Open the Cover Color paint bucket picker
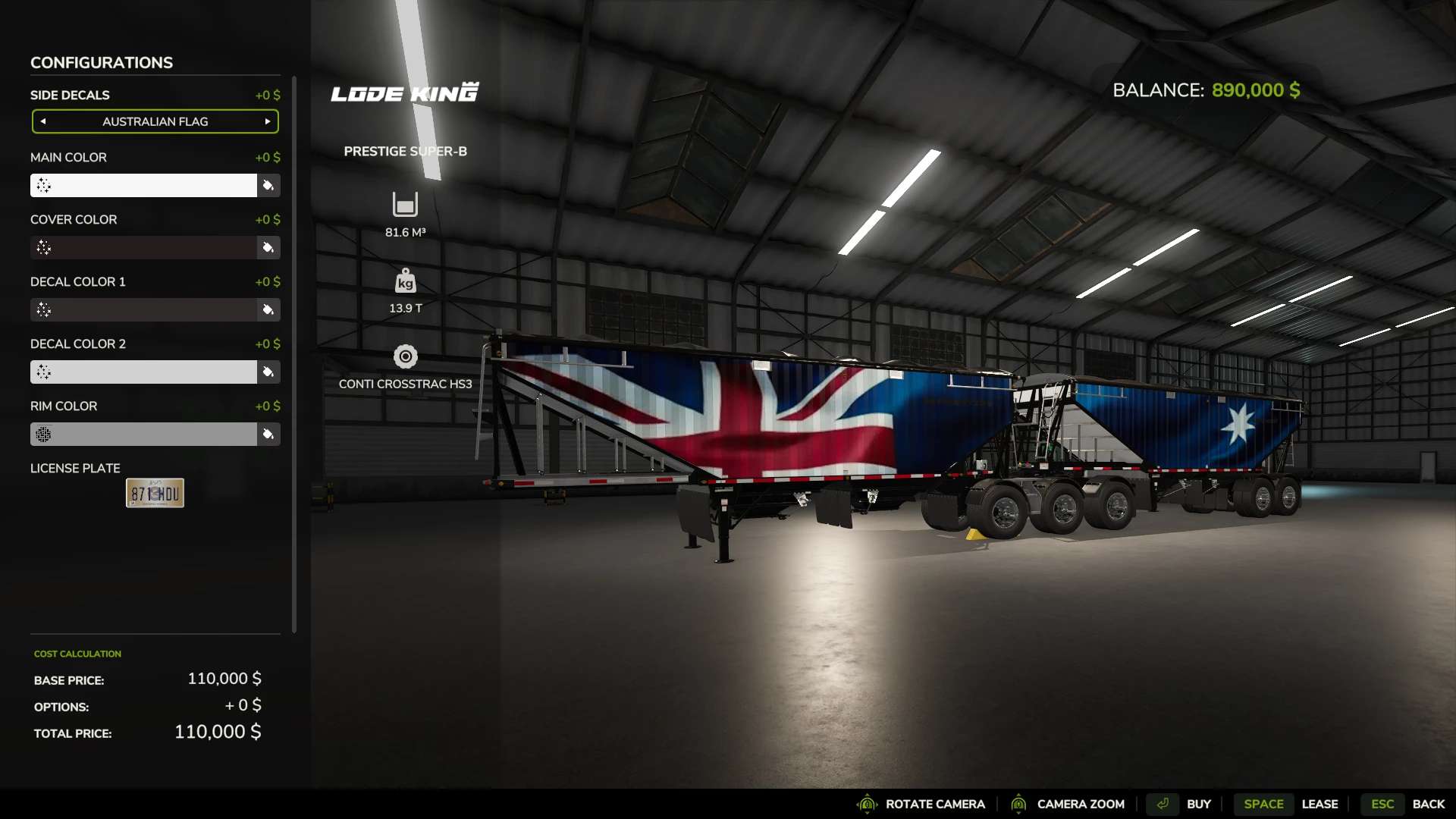This screenshot has height=819, width=1456. [x=269, y=248]
